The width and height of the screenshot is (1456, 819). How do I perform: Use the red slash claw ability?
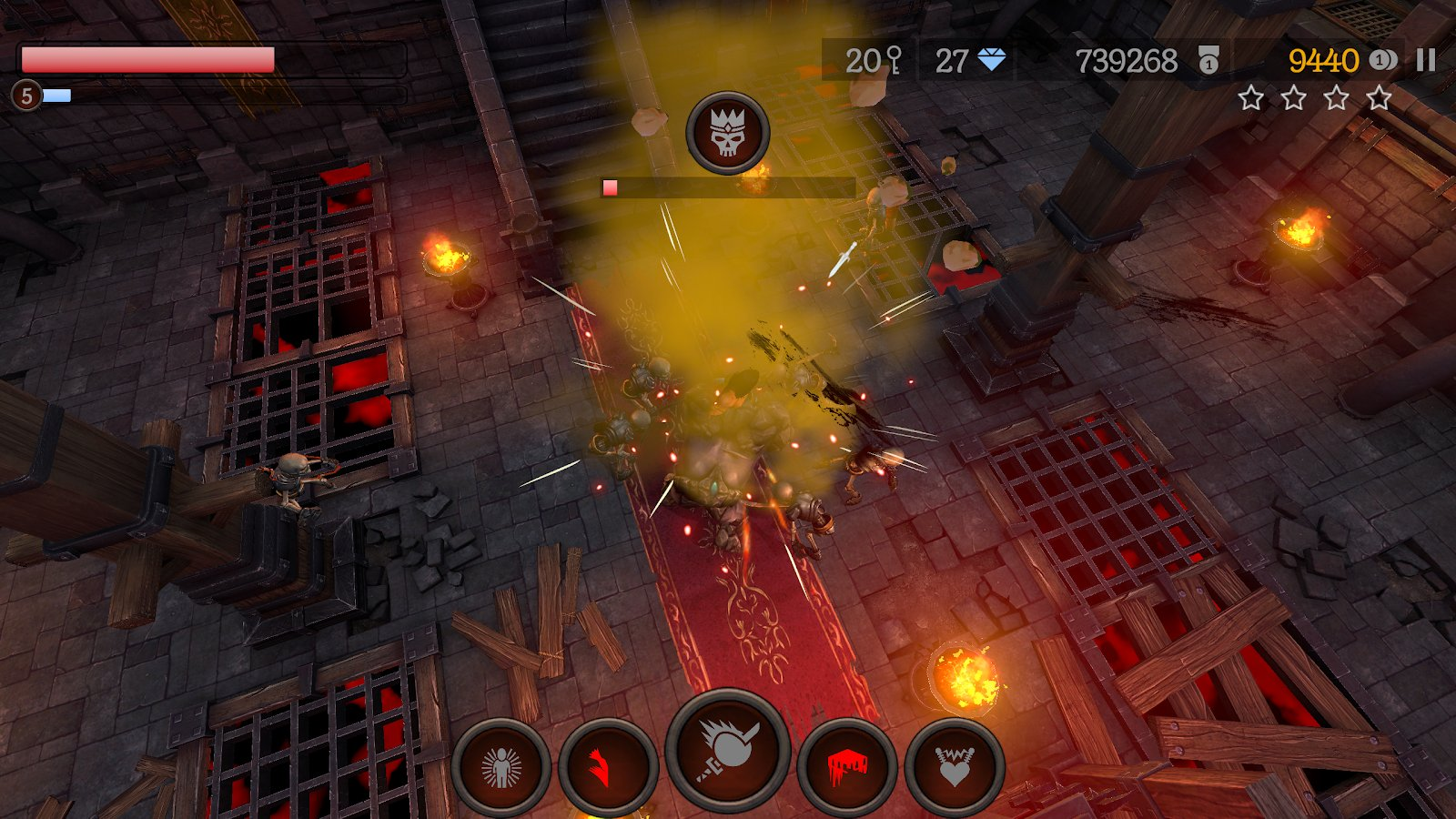tap(608, 767)
